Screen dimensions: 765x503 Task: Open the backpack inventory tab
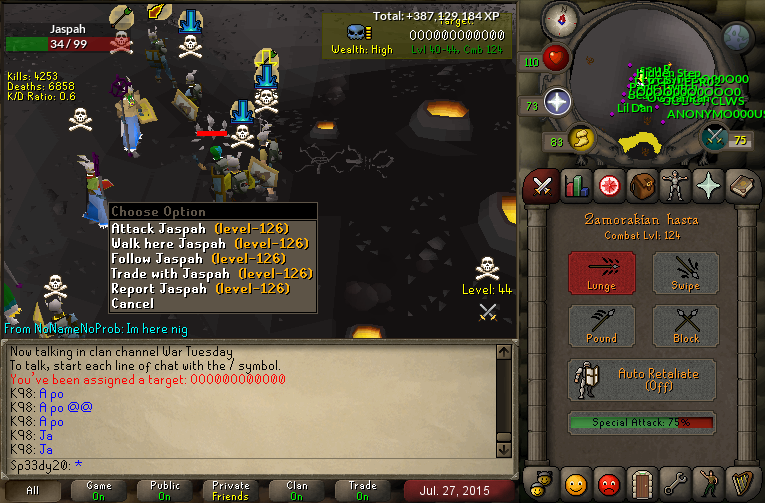pyautogui.click(x=640, y=185)
